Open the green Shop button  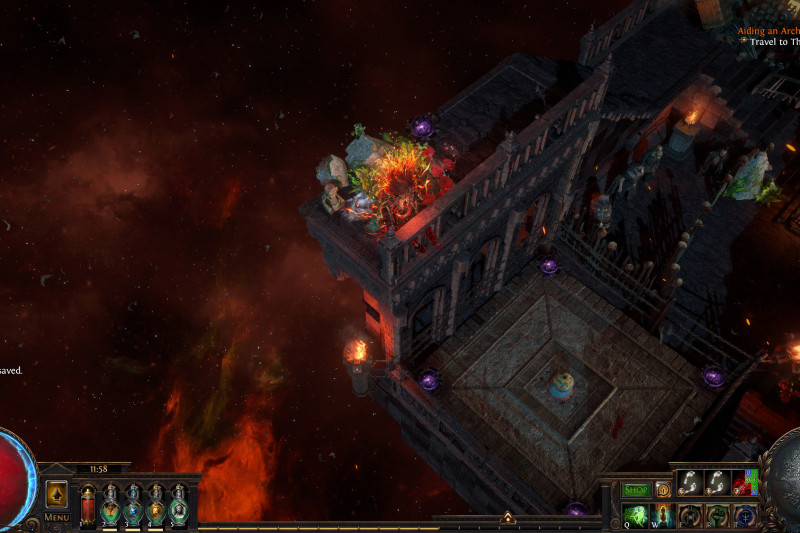637,490
